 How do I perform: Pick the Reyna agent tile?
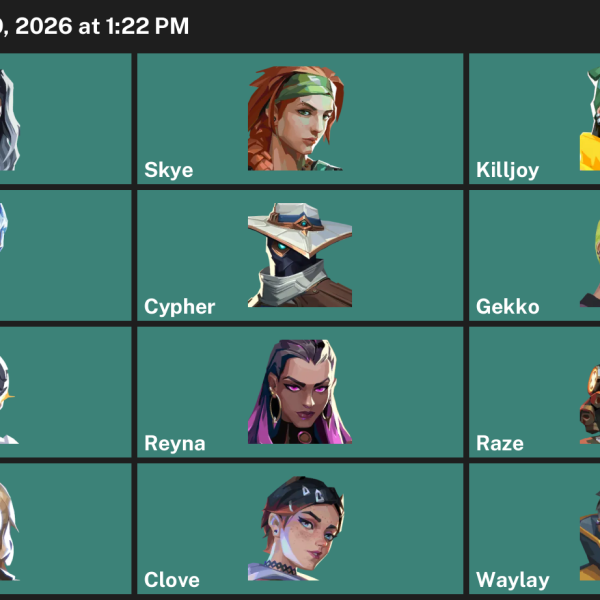point(299,392)
